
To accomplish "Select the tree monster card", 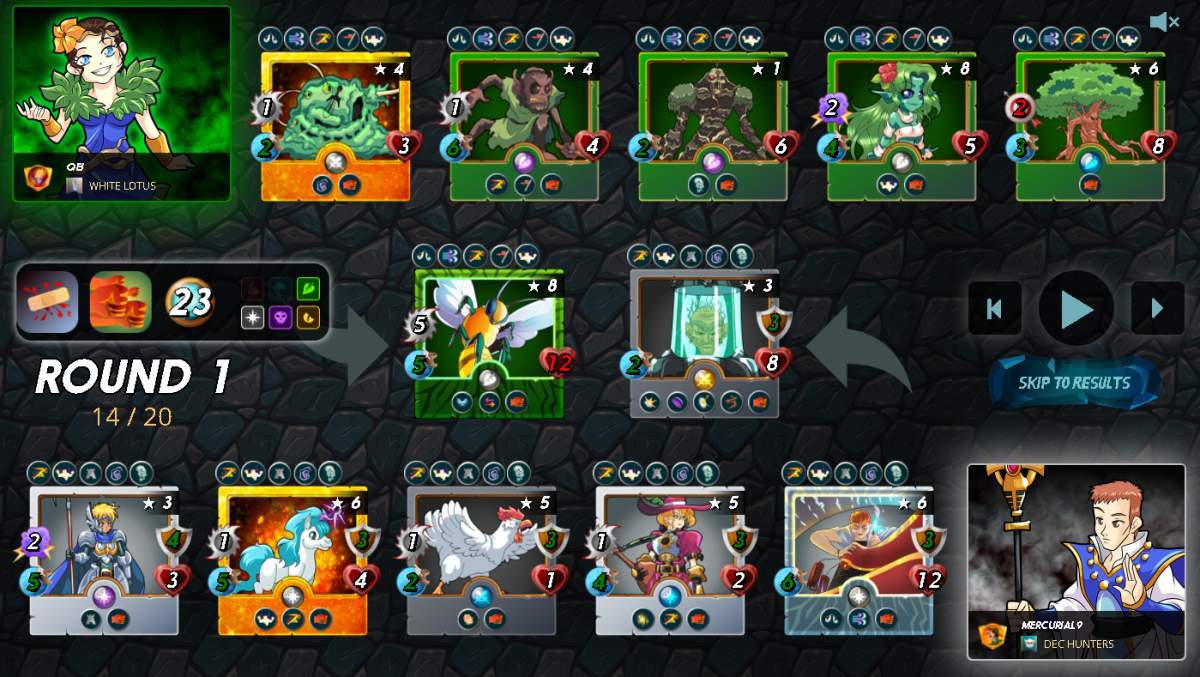I will 1090,127.
